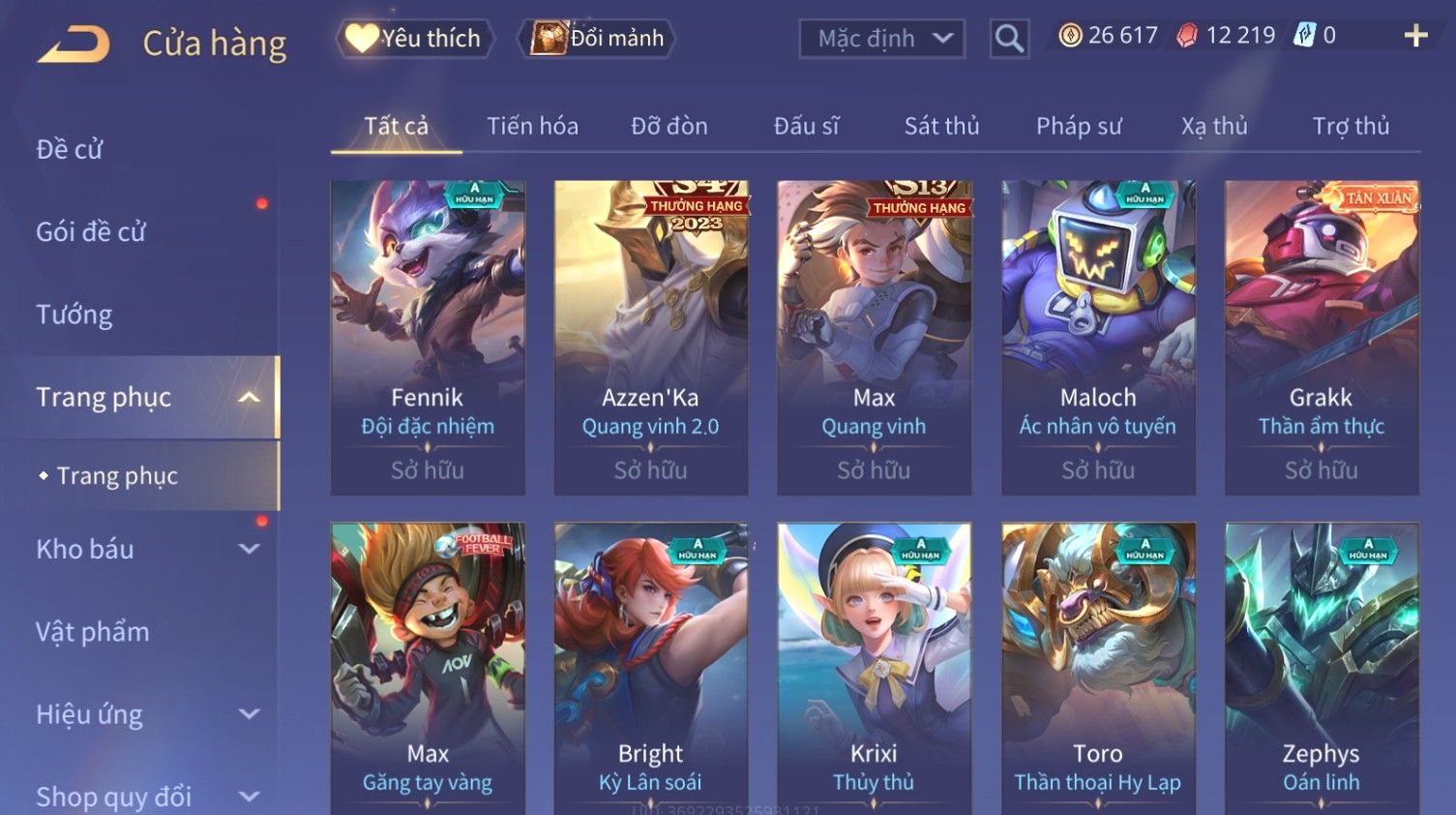The height and width of the screenshot is (815, 1456).
Task: Switch to the Tiến hóa tab
Action: pos(532,126)
